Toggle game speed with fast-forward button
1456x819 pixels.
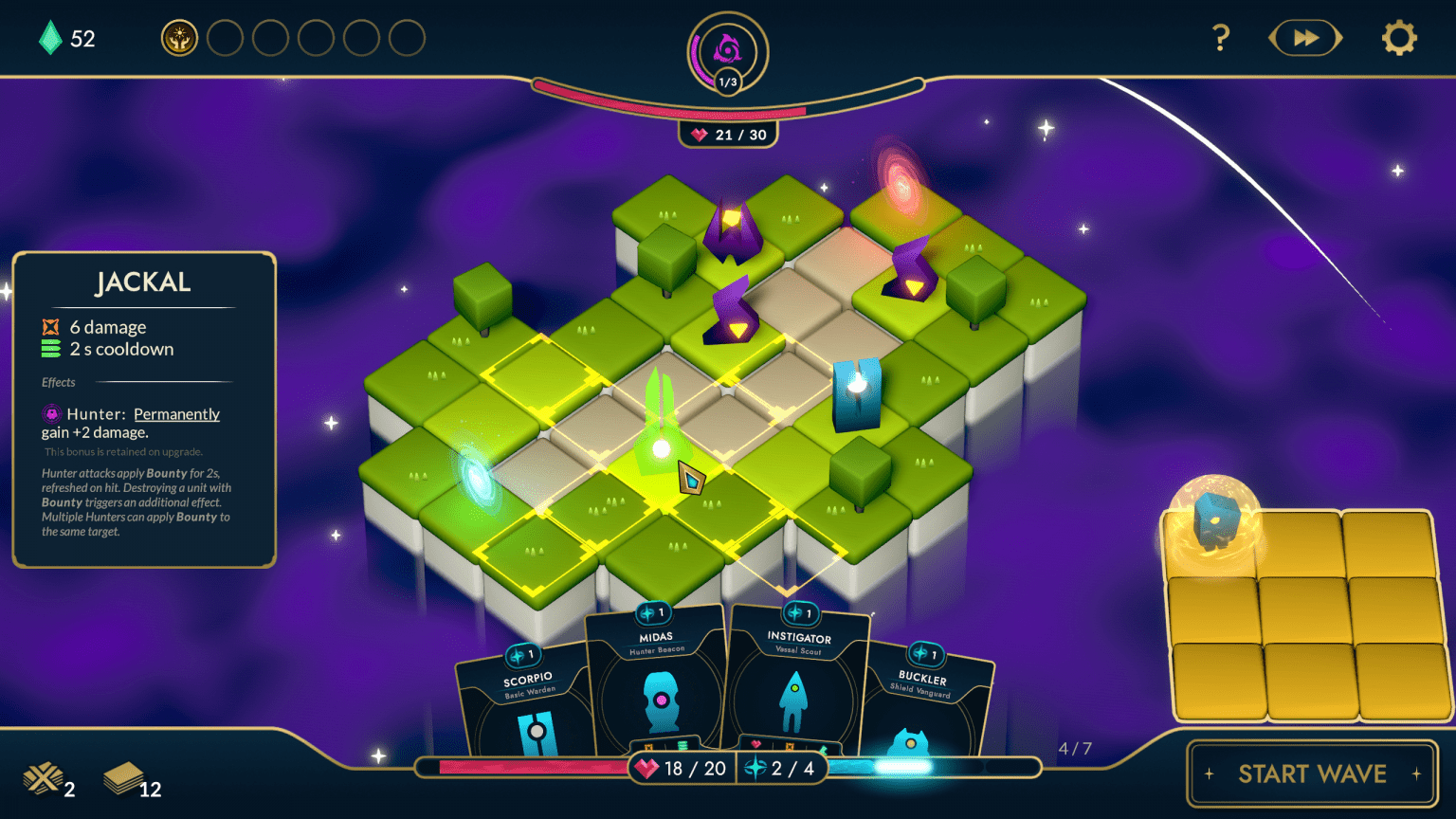pyautogui.click(x=1305, y=38)
